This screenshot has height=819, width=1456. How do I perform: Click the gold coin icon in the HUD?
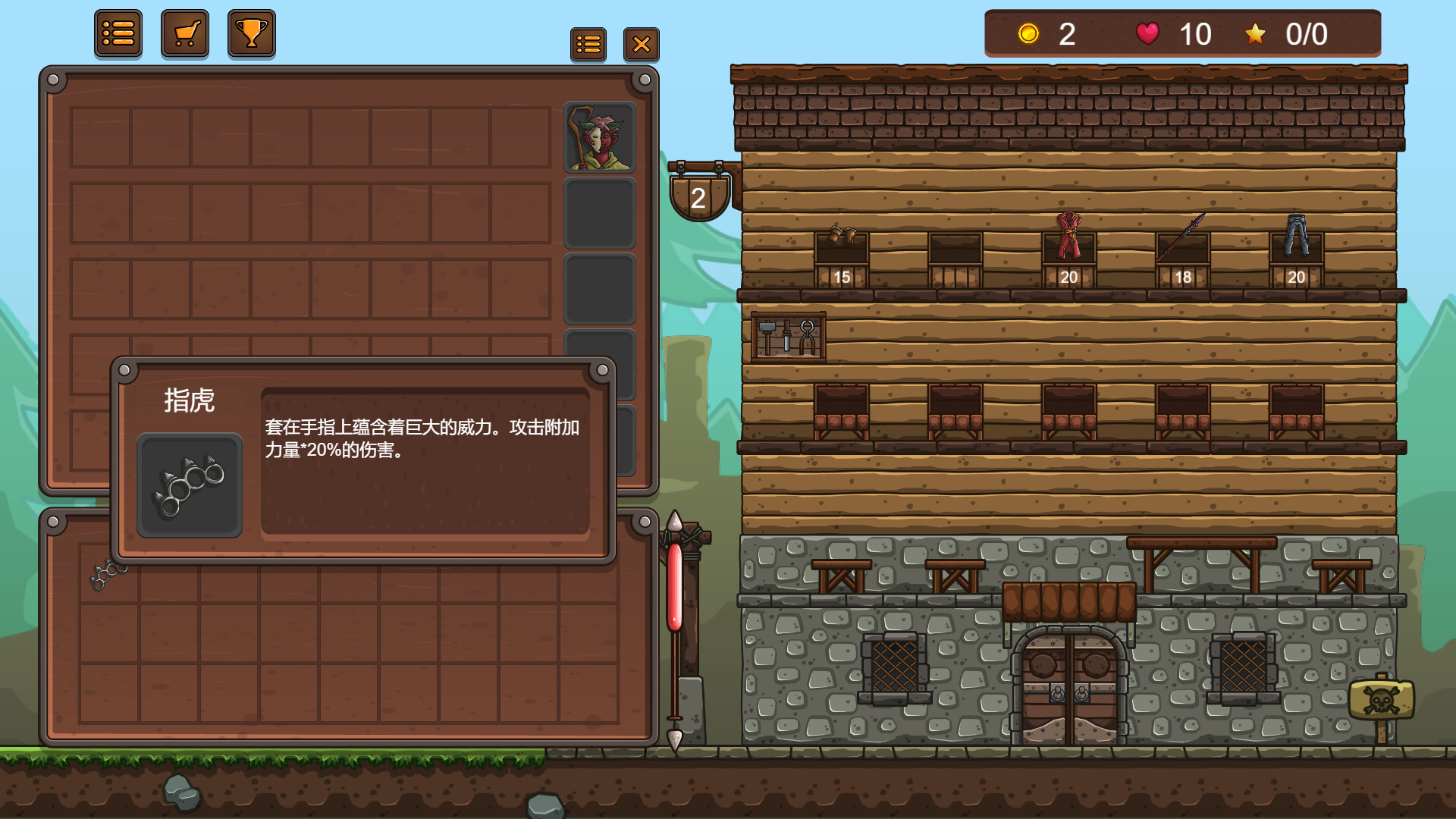point(1028,33)
